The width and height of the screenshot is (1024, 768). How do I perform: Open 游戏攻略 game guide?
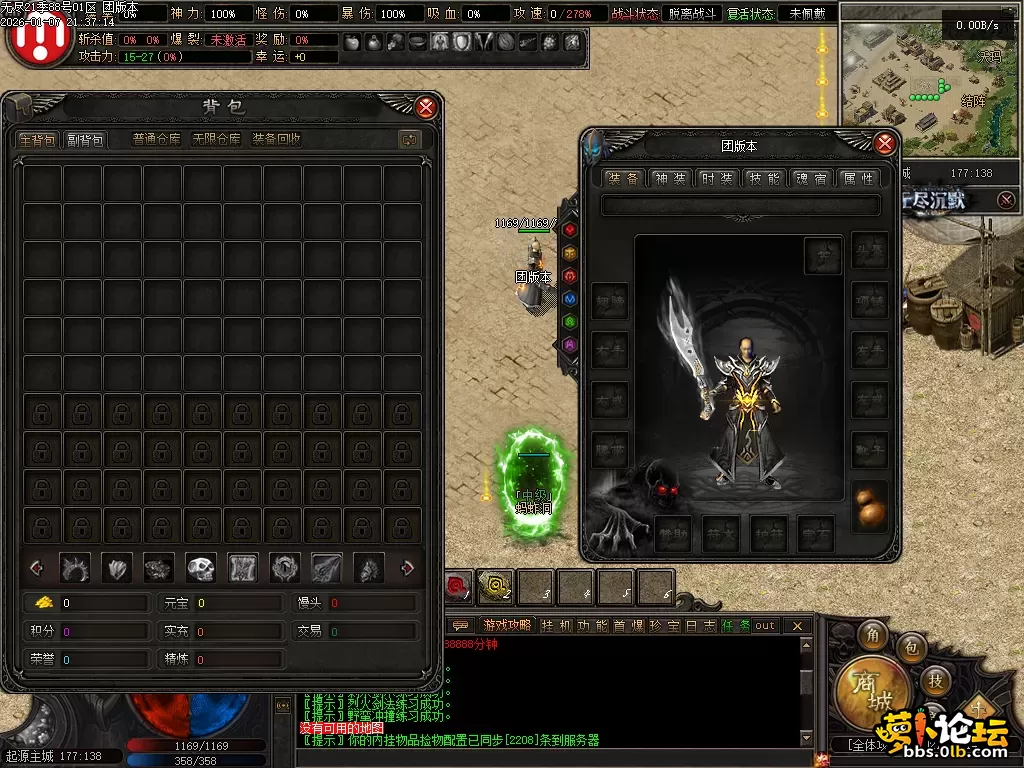tap(506, 626)
